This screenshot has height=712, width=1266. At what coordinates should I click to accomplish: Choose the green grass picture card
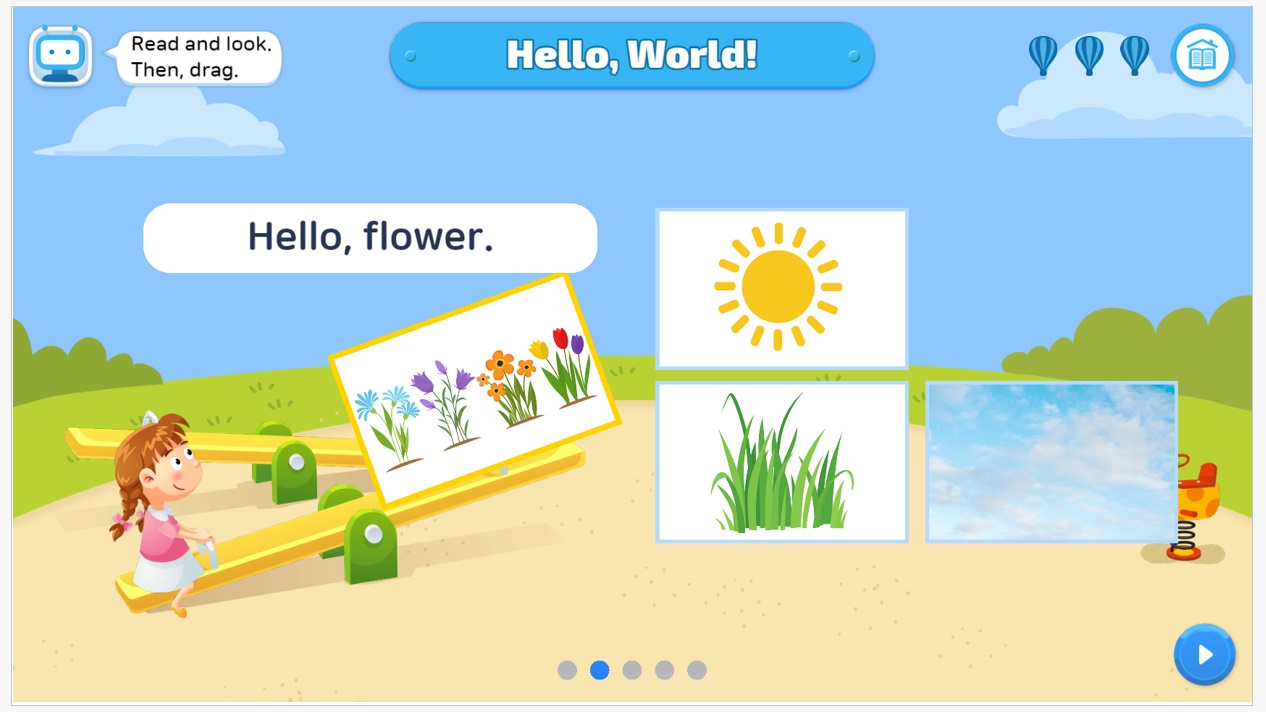(x=781, y=462)
